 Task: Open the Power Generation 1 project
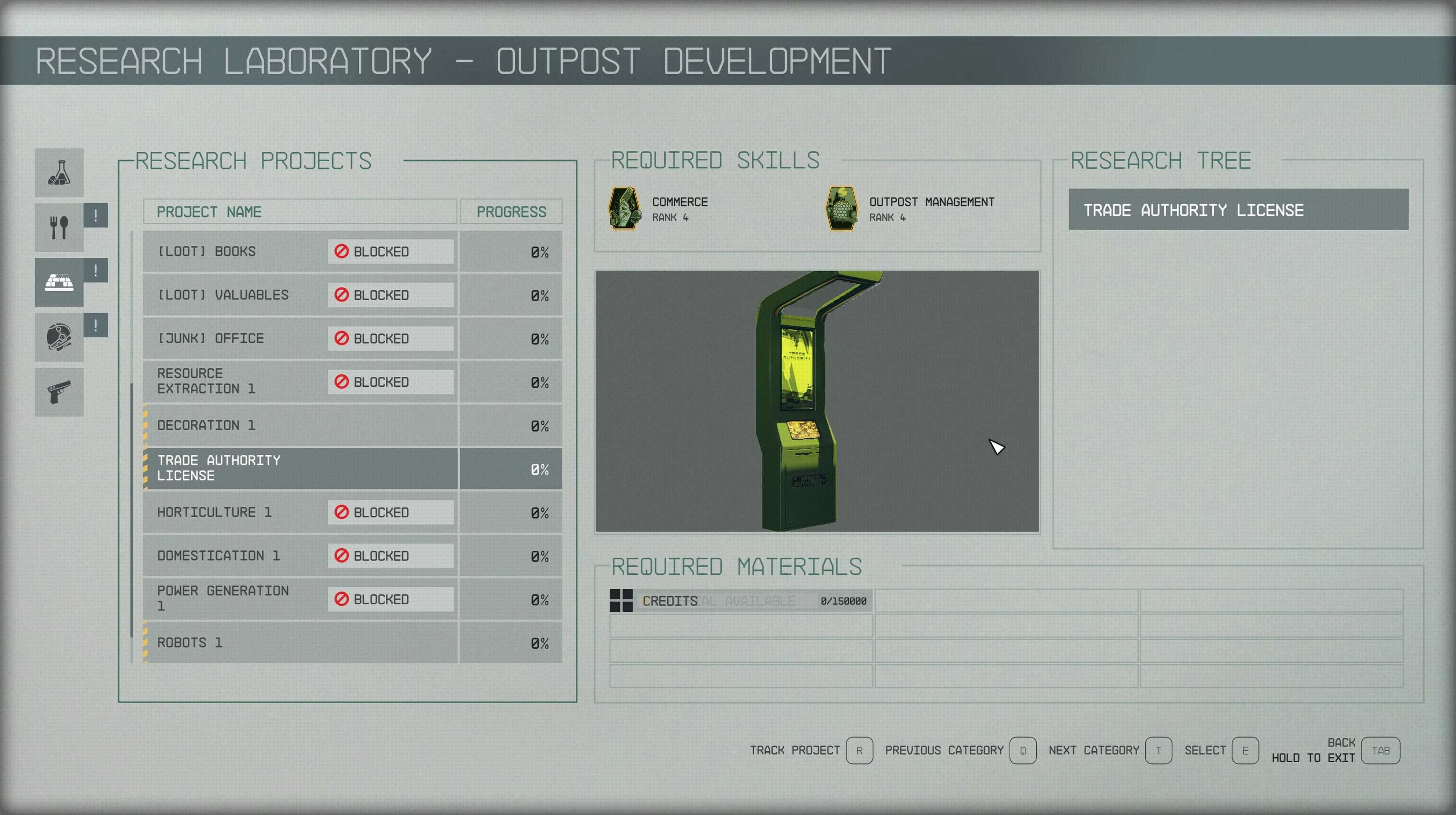pos(300,599)
